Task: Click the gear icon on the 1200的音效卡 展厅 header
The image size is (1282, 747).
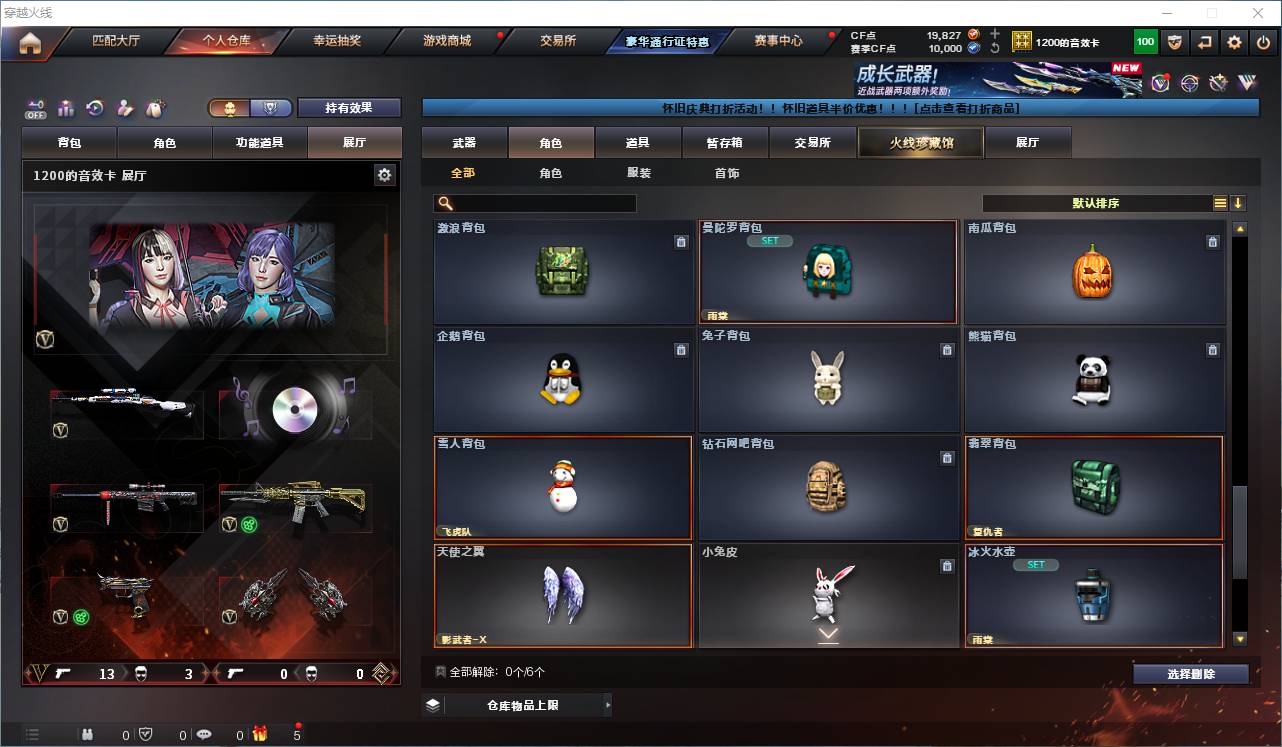Action: point(385,173)
